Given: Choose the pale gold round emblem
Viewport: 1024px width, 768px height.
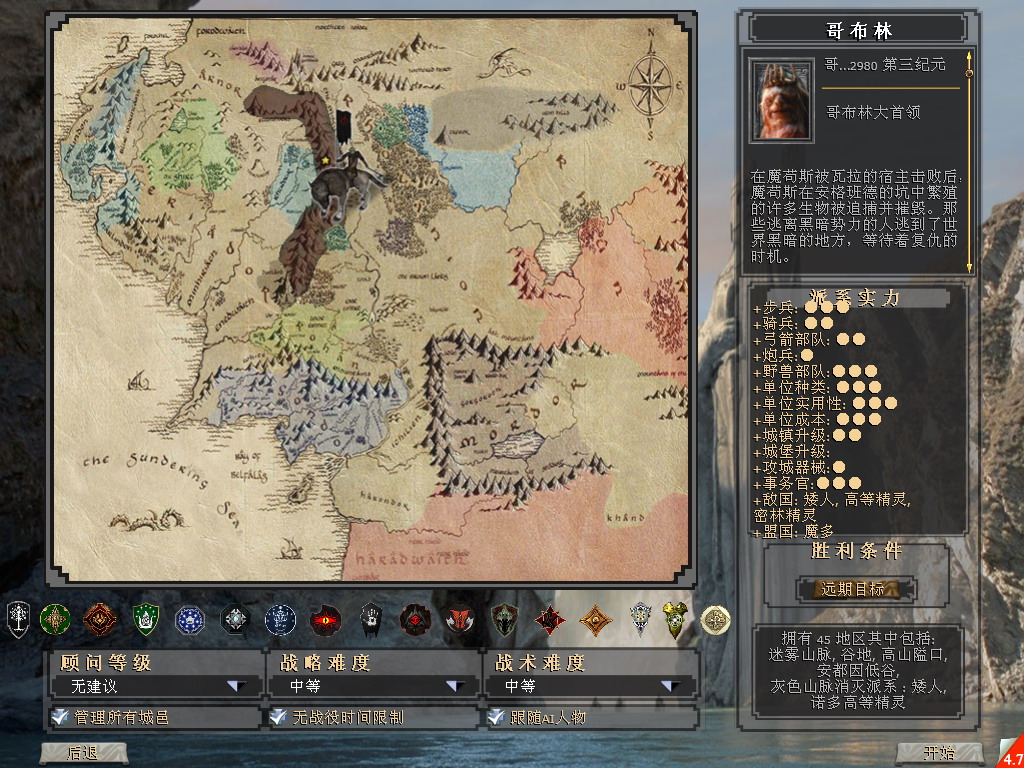Looking at the screenshot, I should tap(715, 620).
